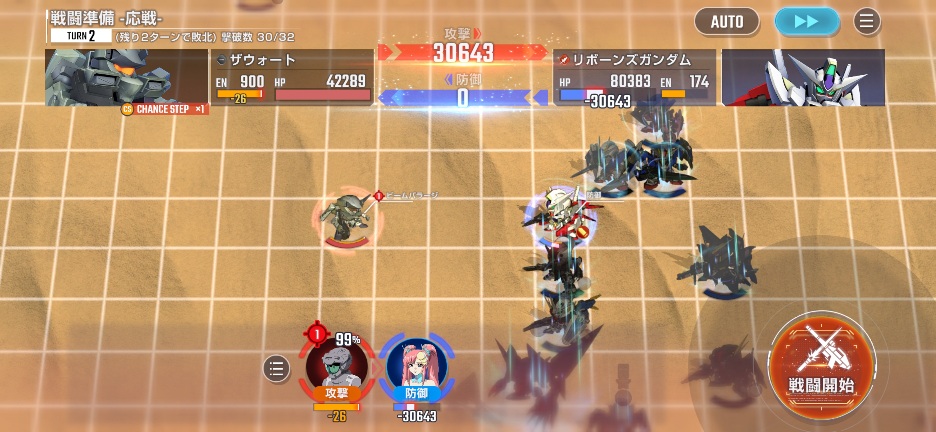936x432 pixels.
Task: View the ザヴォート unit portrait
Action: 126,77
